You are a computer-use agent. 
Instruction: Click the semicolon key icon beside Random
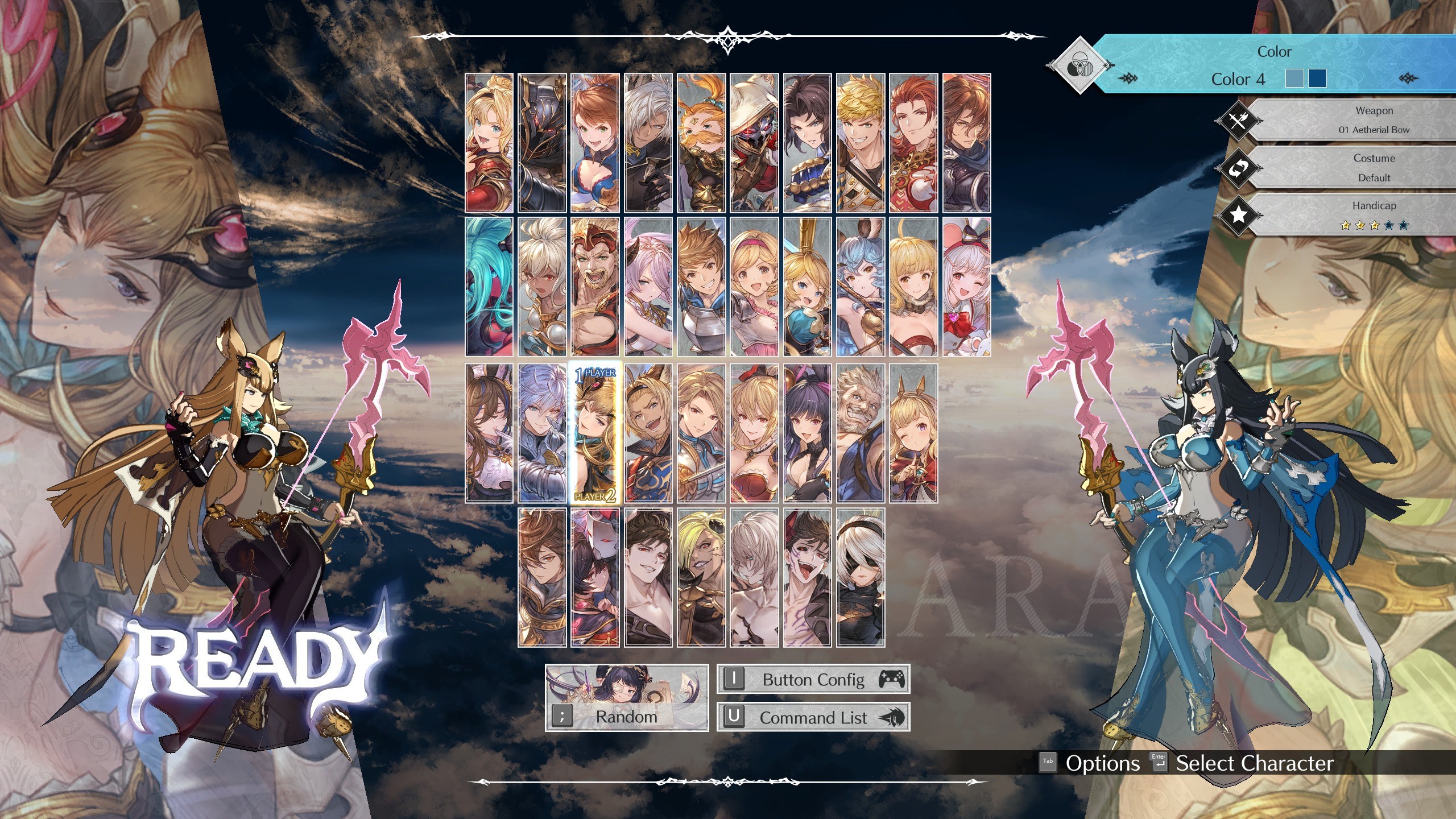click(x=563, y=717)
